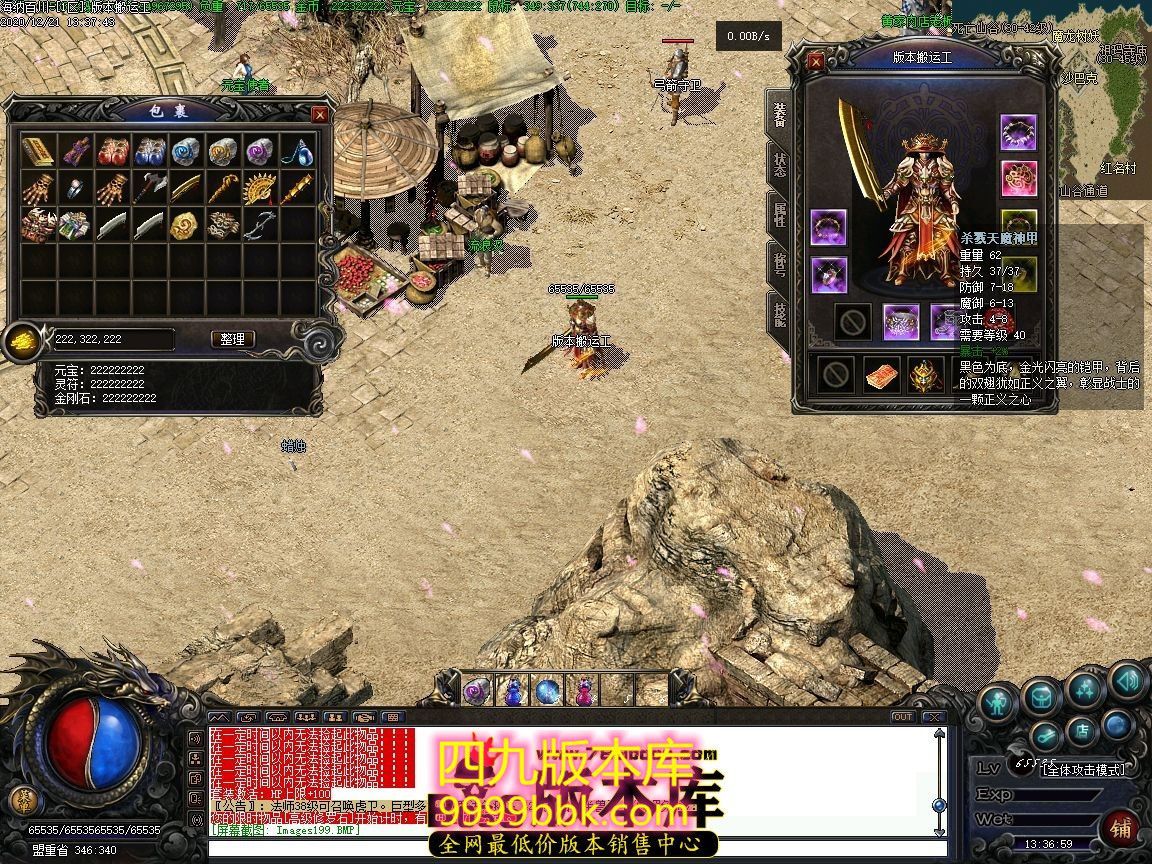Click the 店 store round button

[x=1081, y=732]
